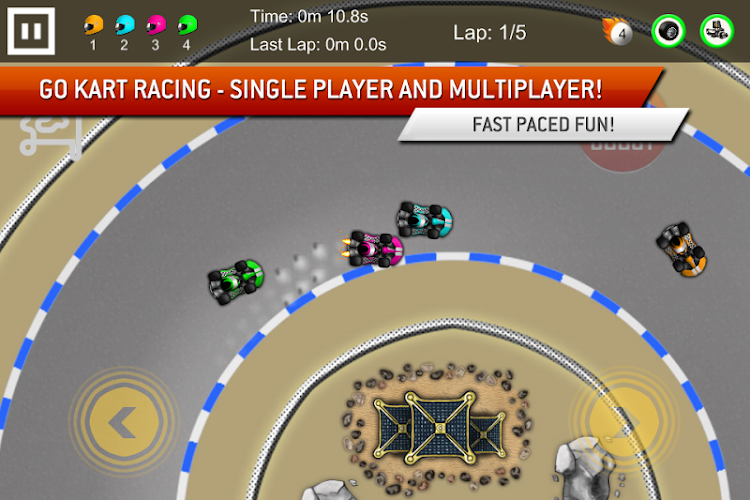
Task: Select the orange player 1 helmet
Action: coord(93,24)
